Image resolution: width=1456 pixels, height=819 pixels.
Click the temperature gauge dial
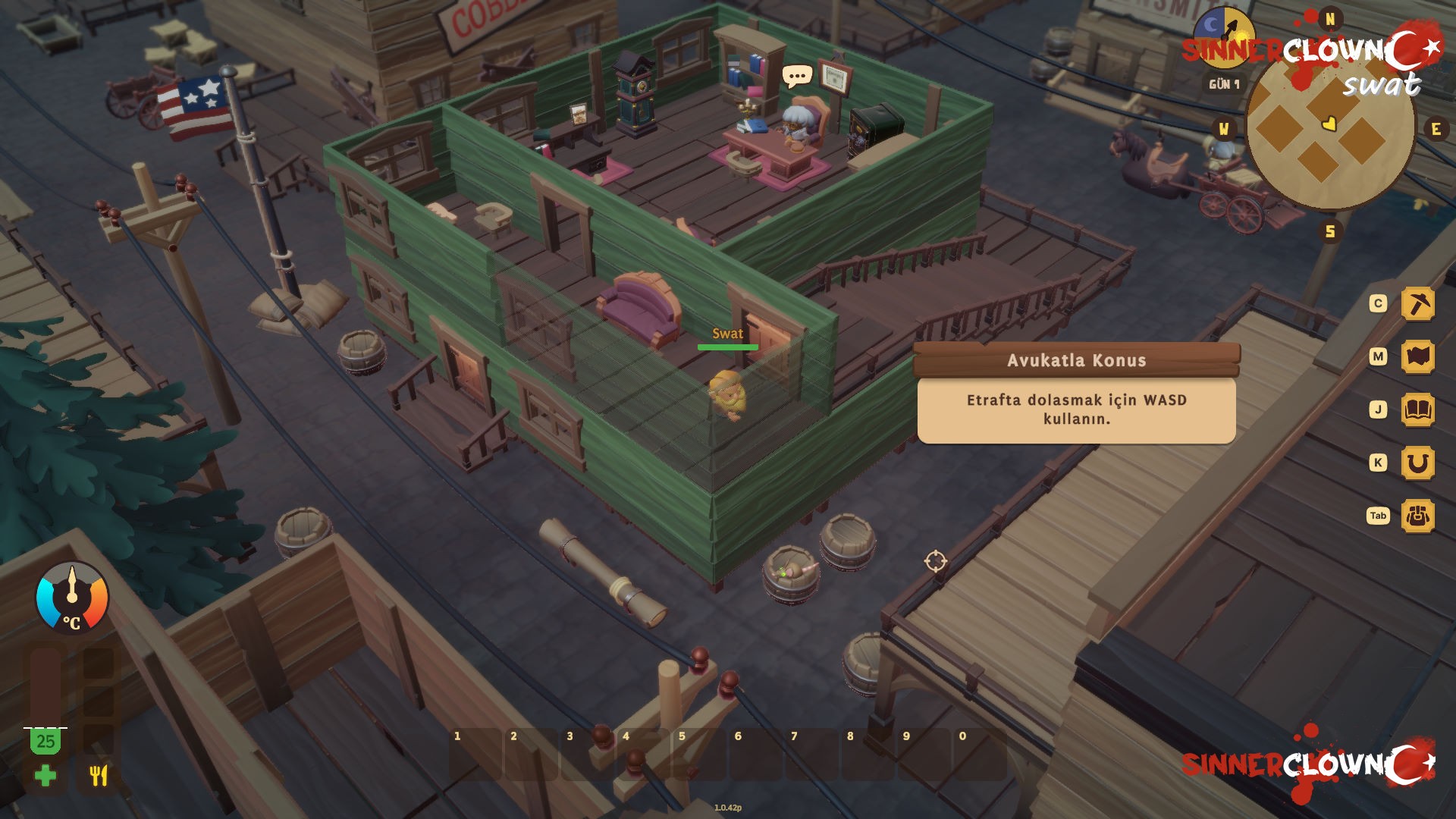(x=72, y=598)
